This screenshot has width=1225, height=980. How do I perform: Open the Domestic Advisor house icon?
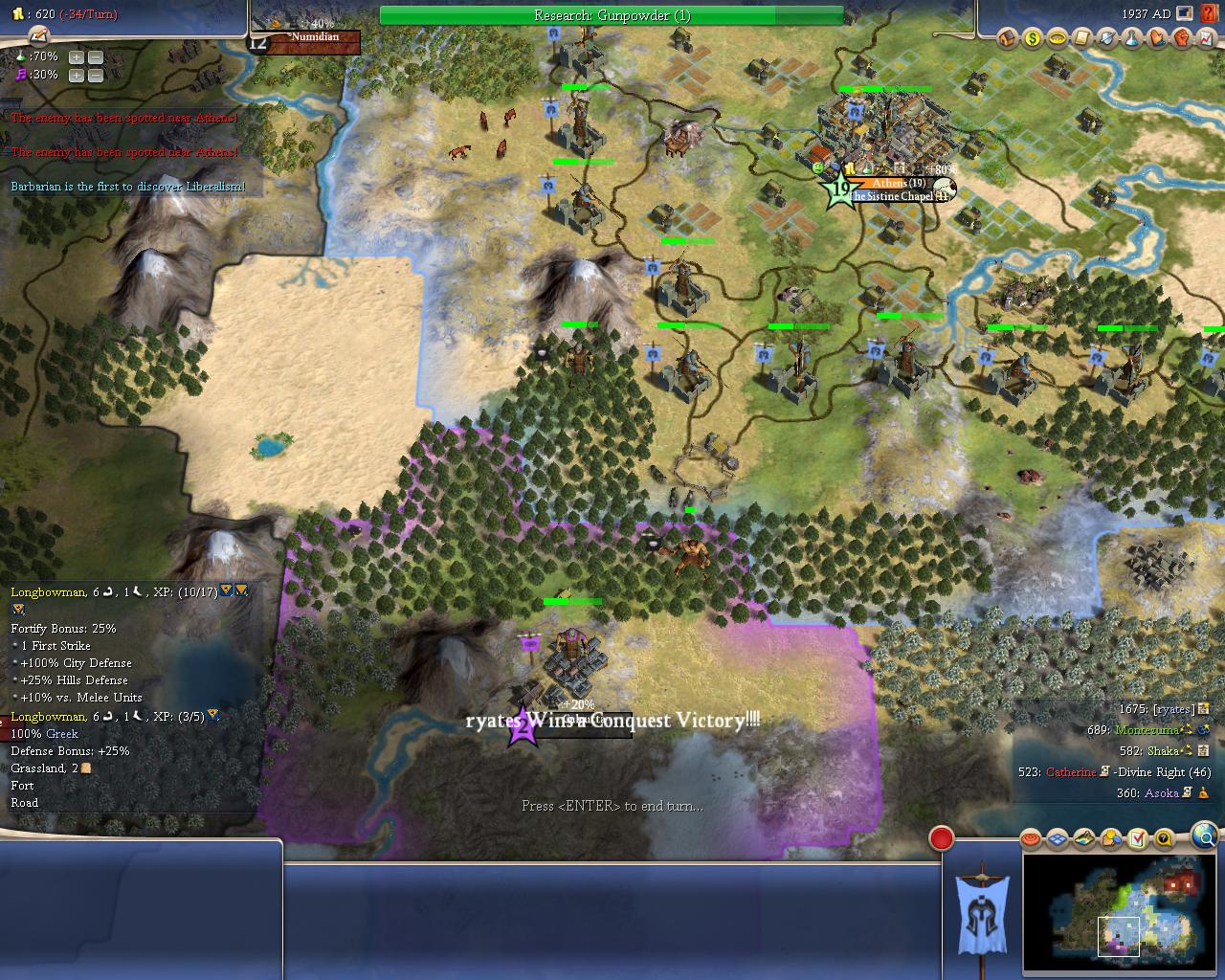pyautogui.click(x=1007, y=38)
